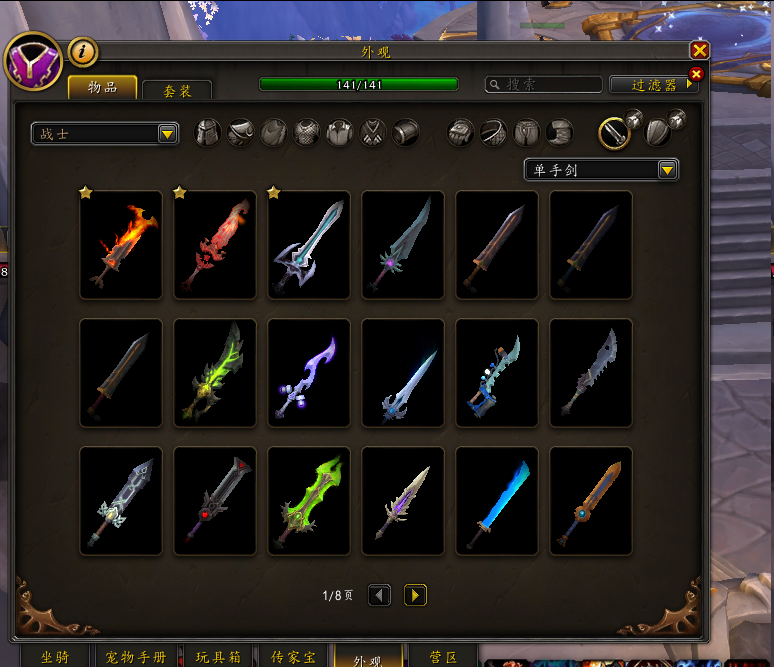Open the 玩具箱 toy box tab
The width and height of the screenshot is (774, 667).
pos(217,657)
